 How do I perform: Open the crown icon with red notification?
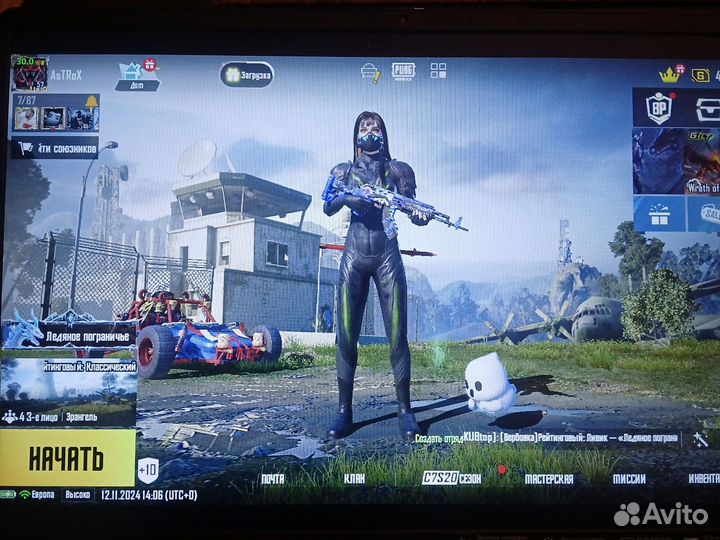click(669, 74)
